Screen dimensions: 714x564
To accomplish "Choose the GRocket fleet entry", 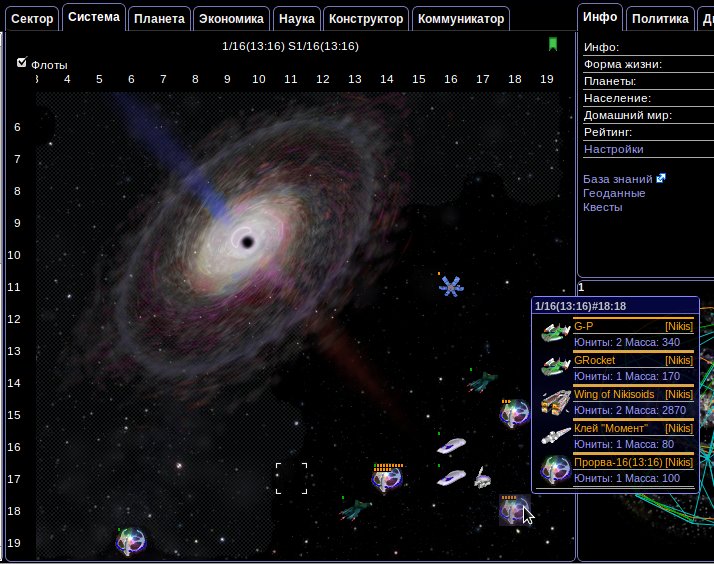I will 595,360.
